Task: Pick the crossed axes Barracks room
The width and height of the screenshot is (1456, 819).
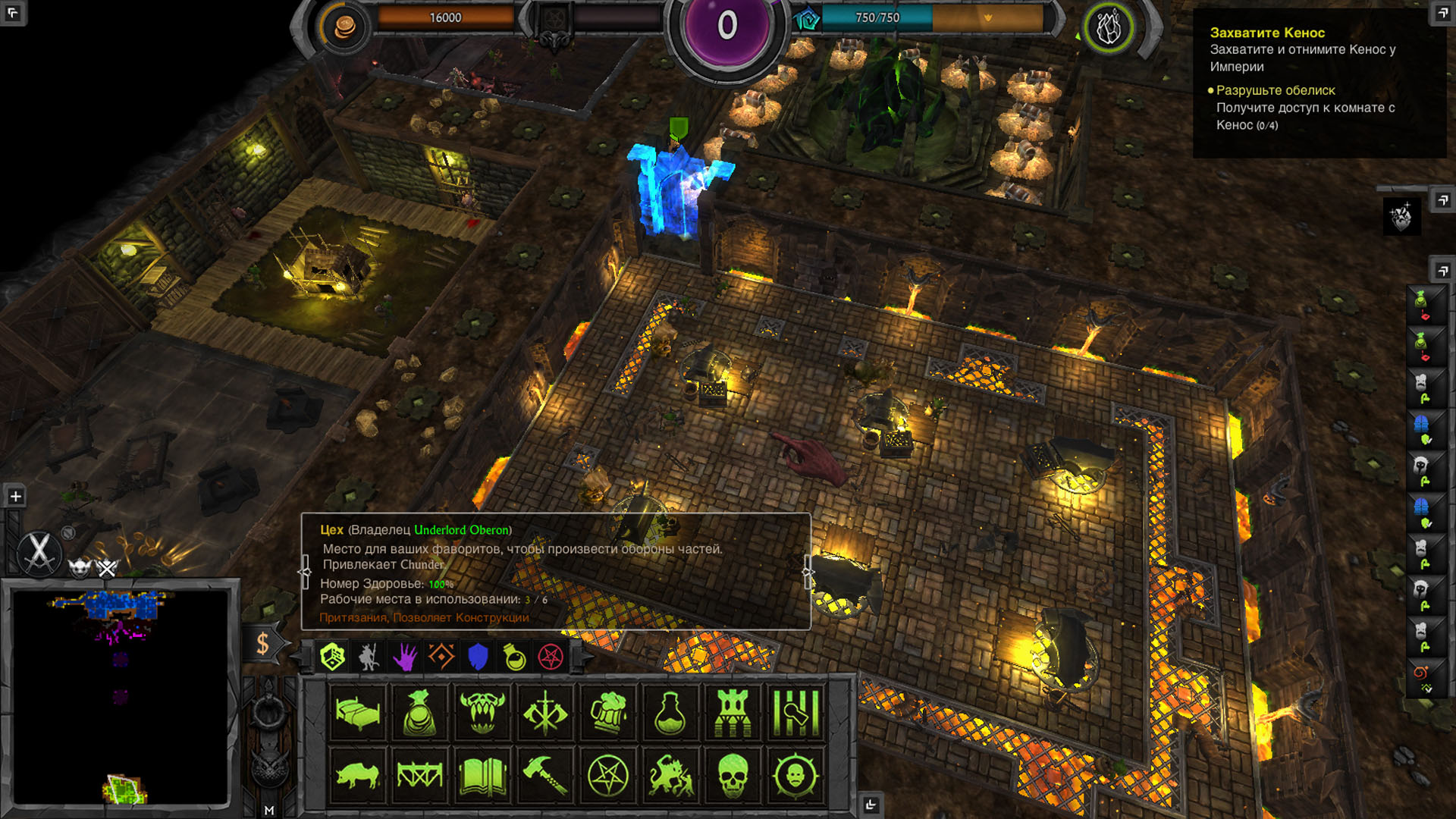Action: pyautogui.click(x=545, y=712)
